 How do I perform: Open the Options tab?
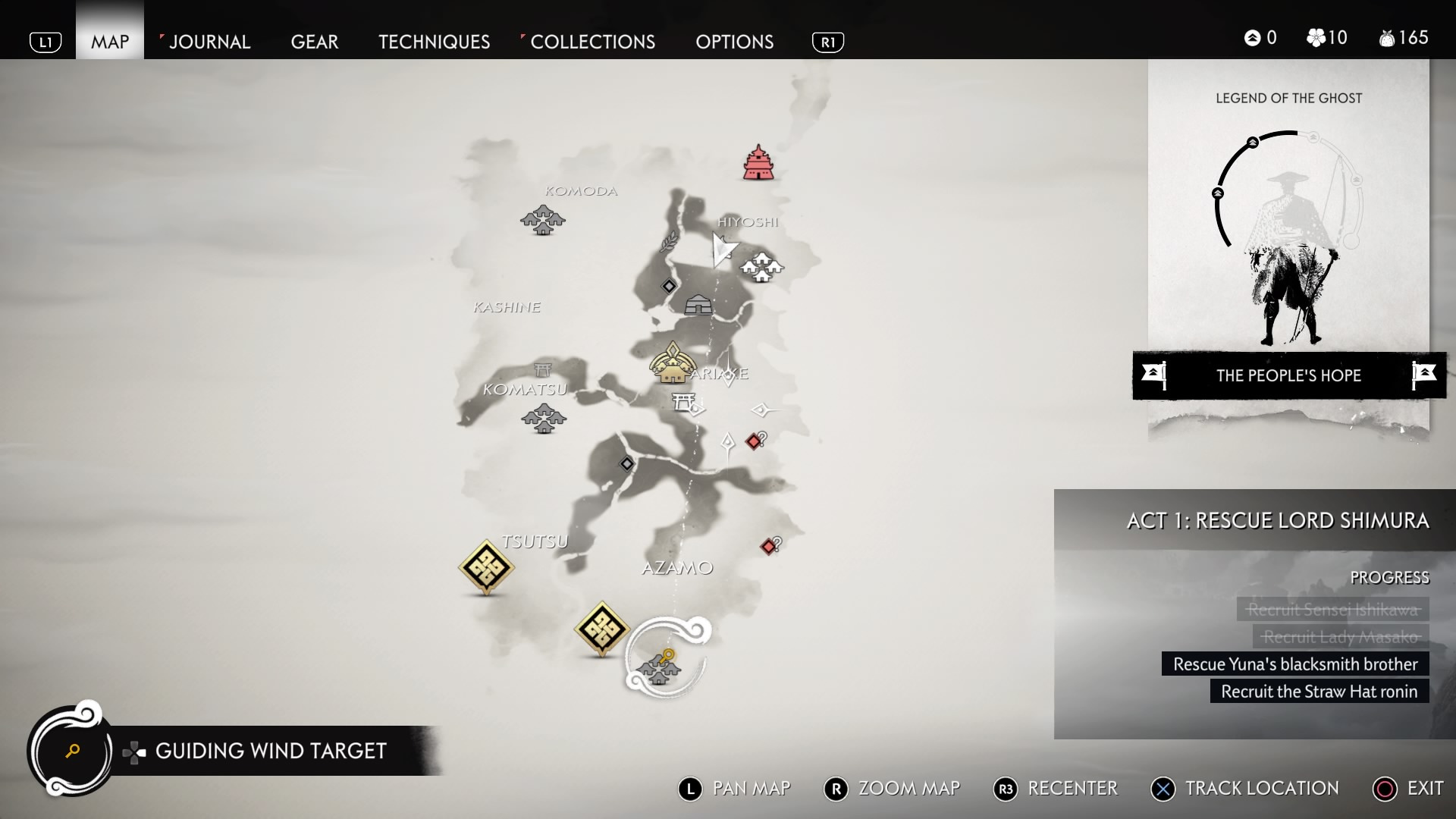pyautogui.click(x=734, y=42)
